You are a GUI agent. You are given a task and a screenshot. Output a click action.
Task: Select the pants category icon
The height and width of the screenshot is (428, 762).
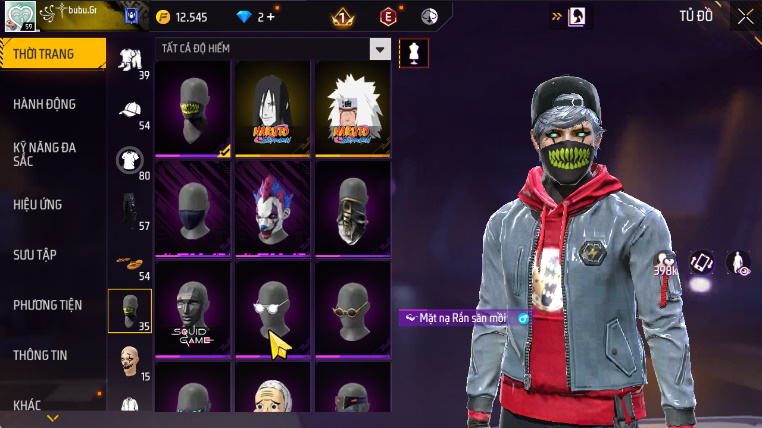130,210
